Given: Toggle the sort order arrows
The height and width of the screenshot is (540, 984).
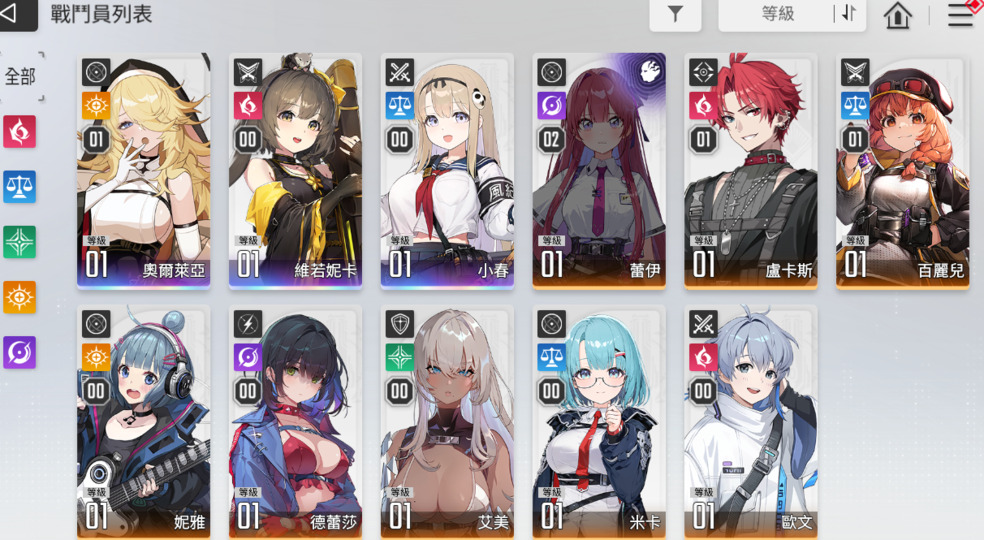Looking at the screenshot, I should click(848, 14).
